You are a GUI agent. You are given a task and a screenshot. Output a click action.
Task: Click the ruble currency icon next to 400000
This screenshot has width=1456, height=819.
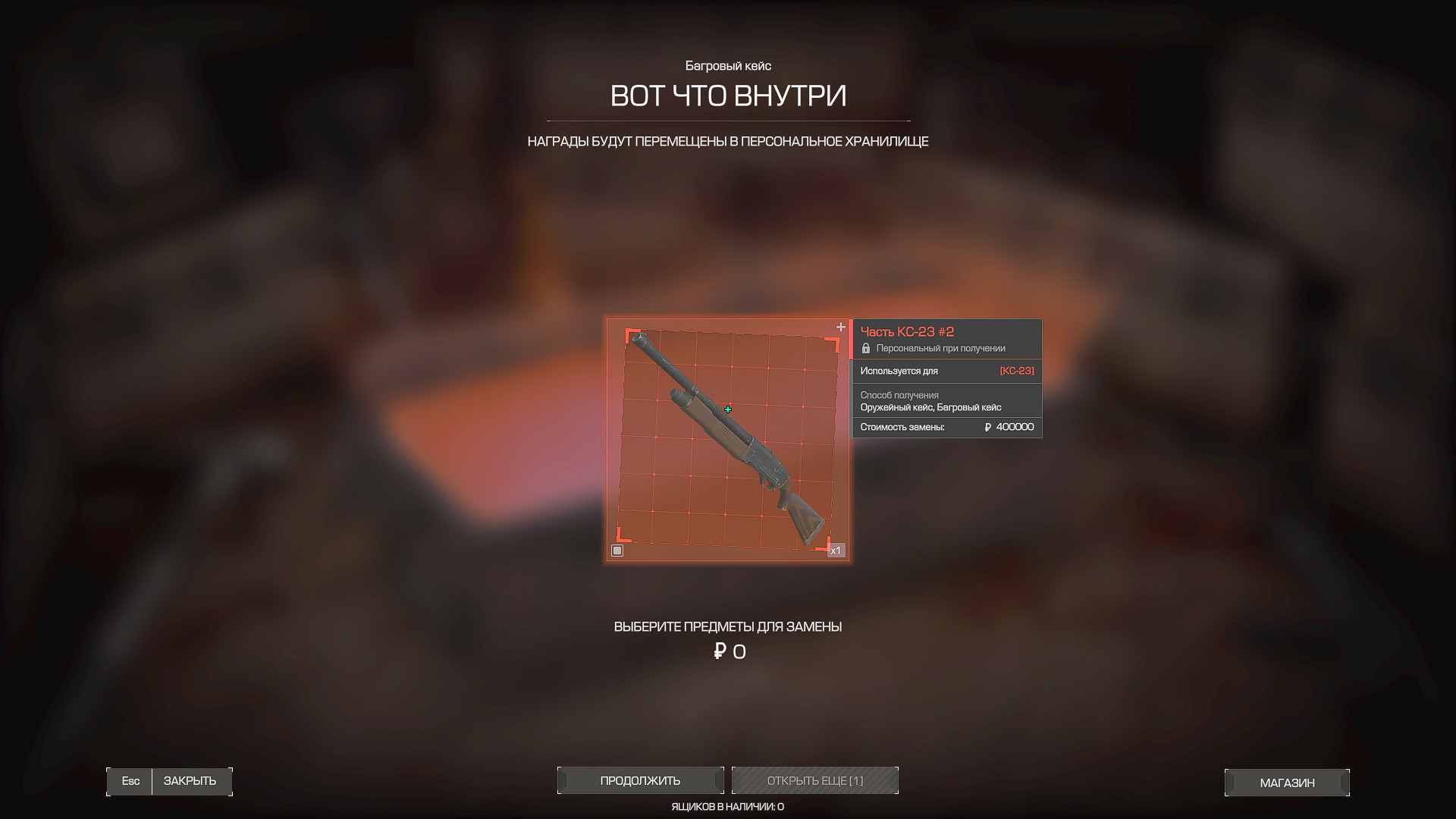click(986, 427)
